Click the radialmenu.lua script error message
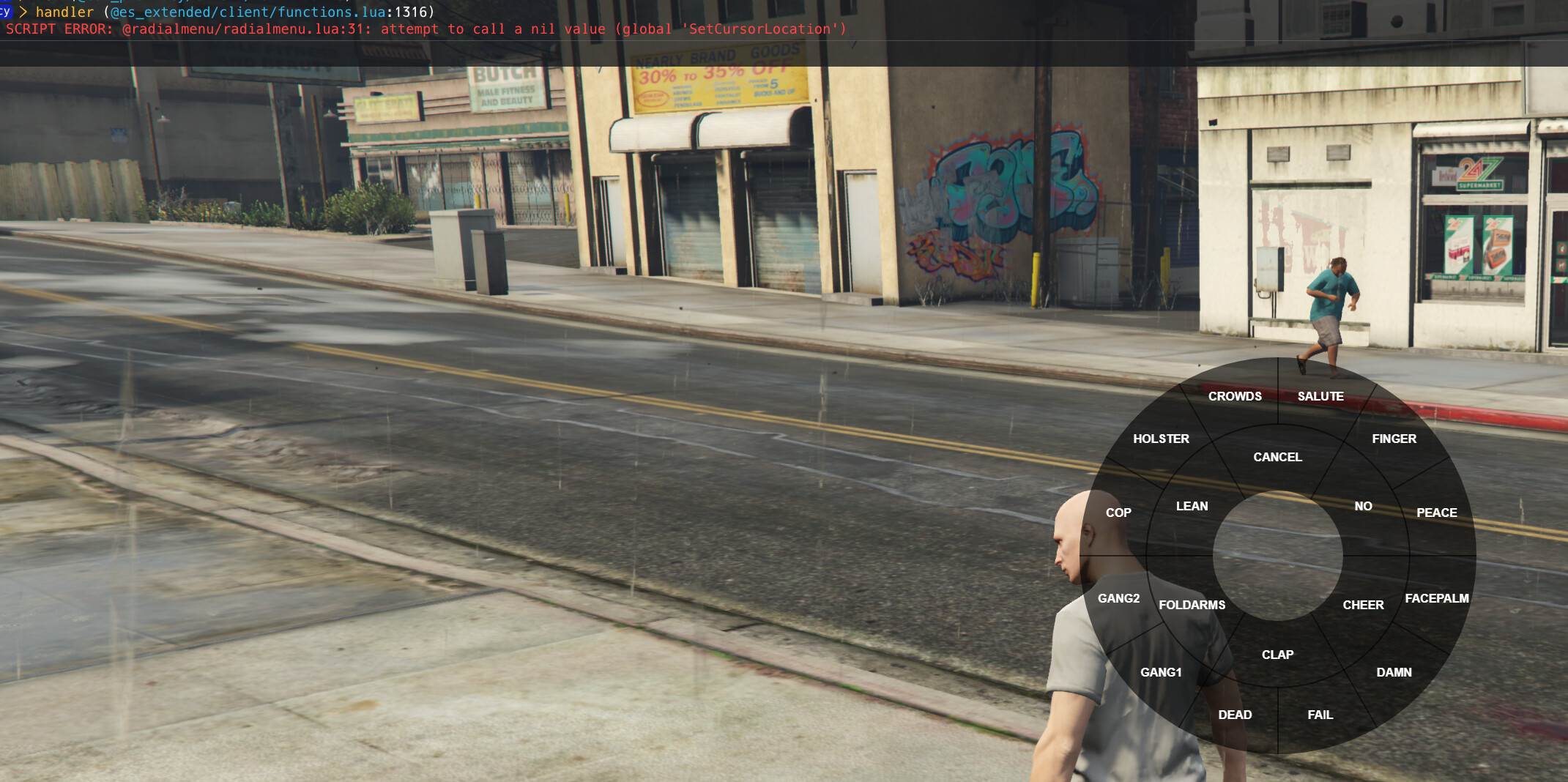1568x782 pixels. tap(425, 29)
